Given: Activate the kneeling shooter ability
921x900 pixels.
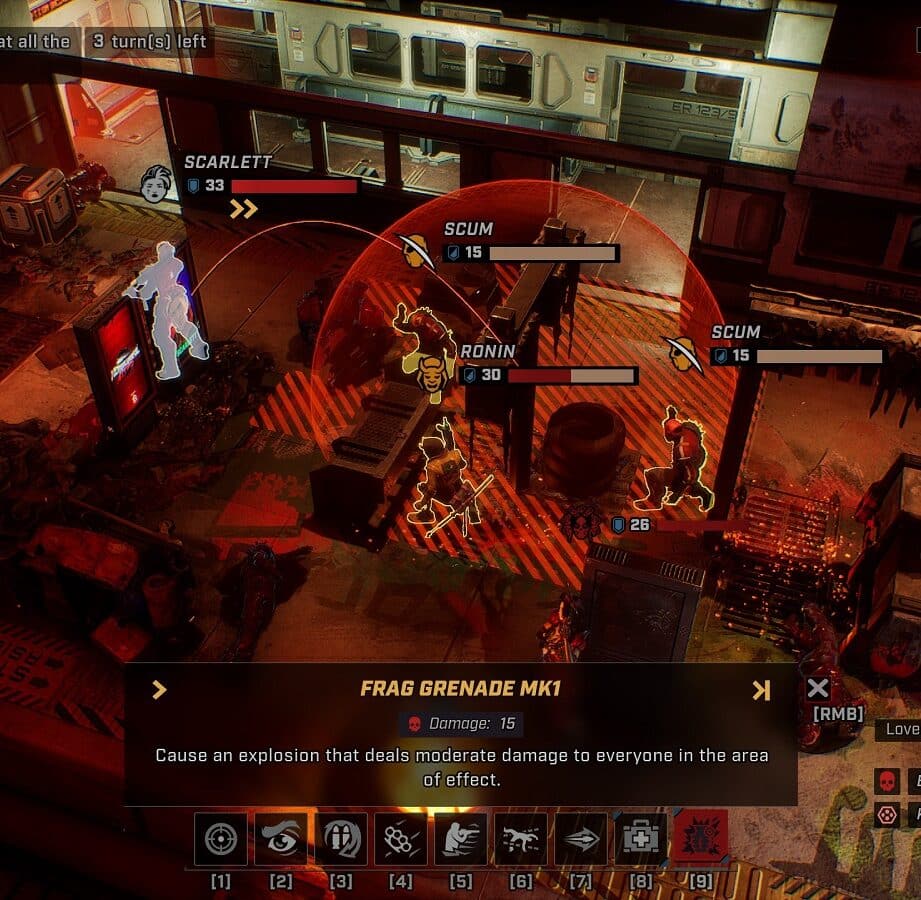Looking at the screenshot, I should click(461, 839).
